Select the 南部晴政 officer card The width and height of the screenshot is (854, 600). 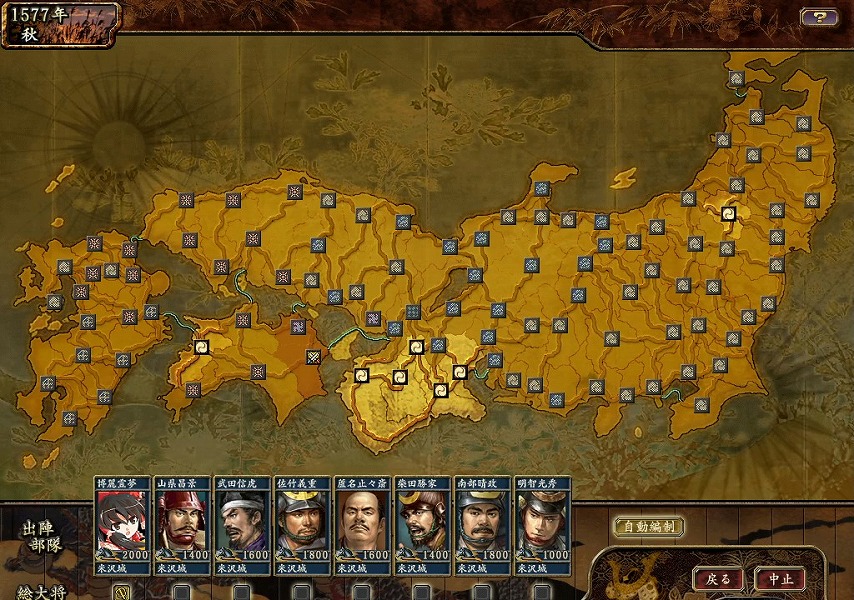482,524
